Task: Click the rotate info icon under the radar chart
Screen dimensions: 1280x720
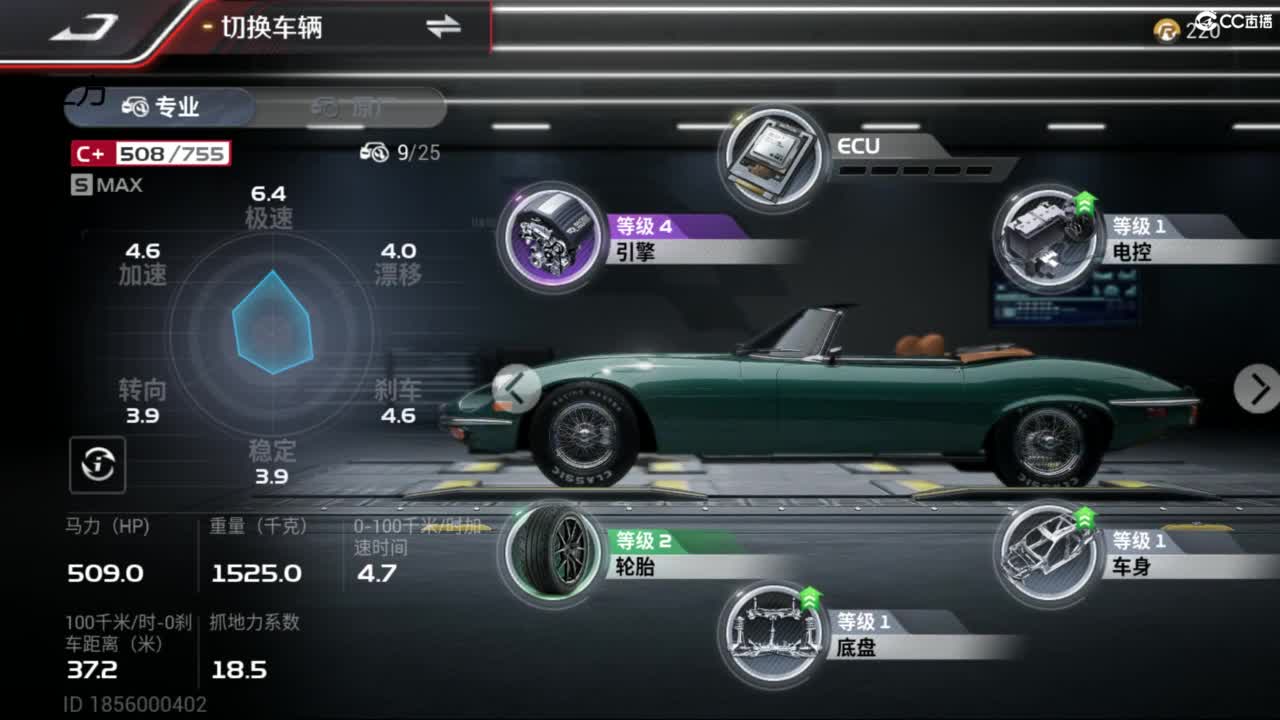Action: pos(95,465)
